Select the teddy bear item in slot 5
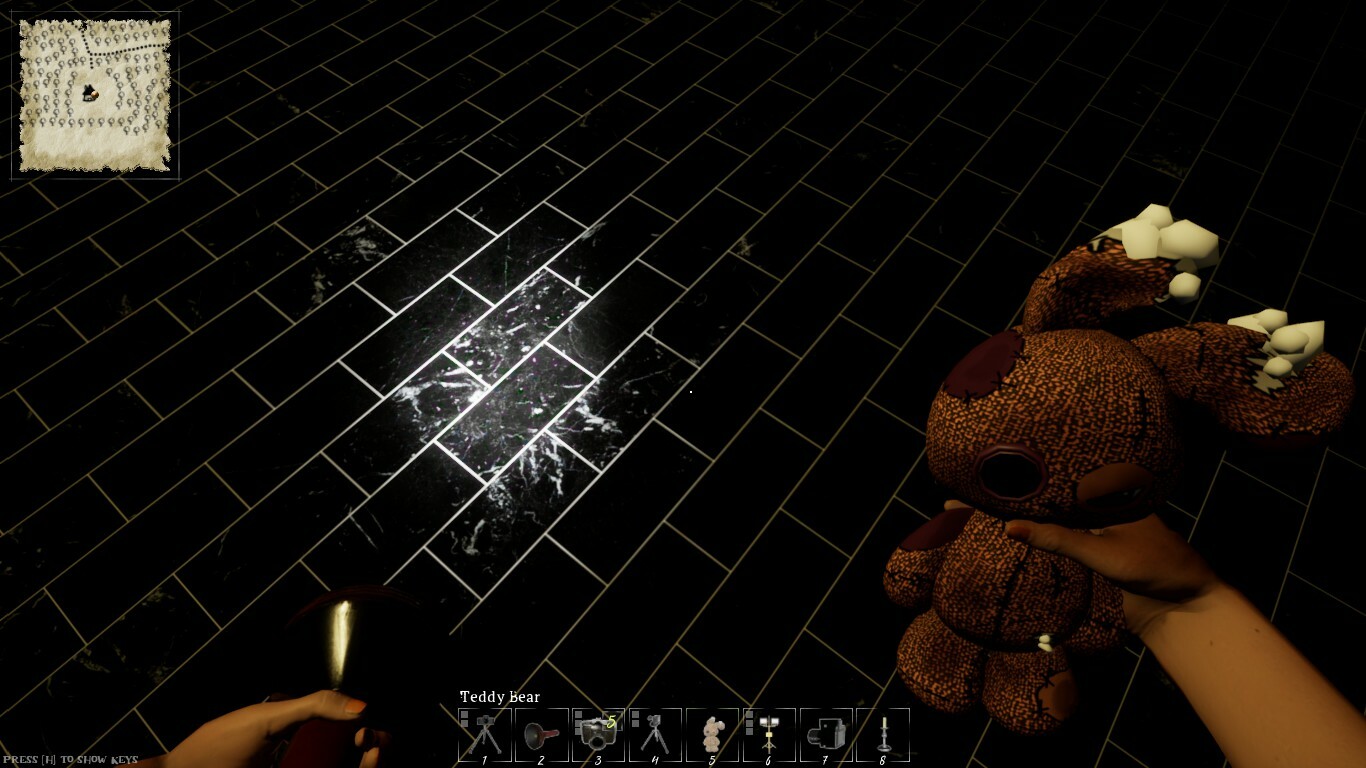Image resolution: width=1366 pixels, height=768 pixels. click(x=712, y=733)
